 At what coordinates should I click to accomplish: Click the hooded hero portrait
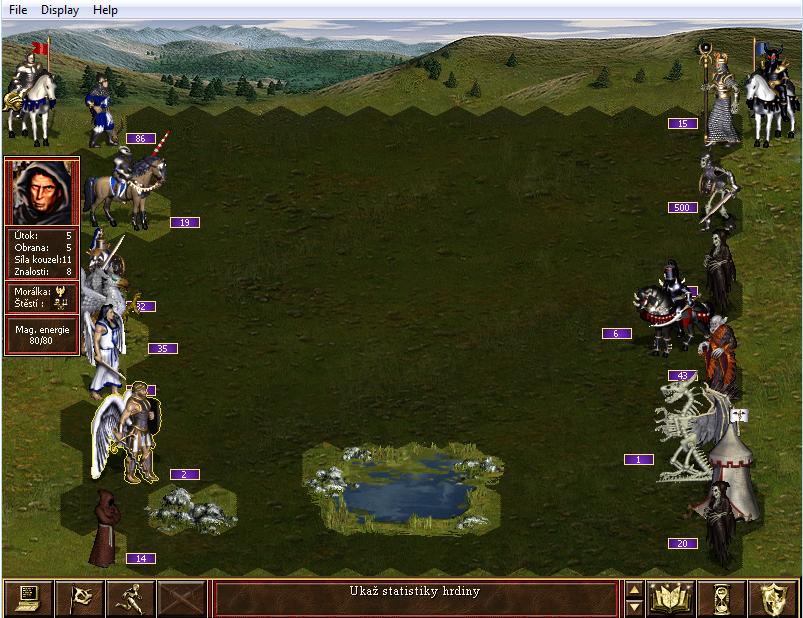point(42,192)
